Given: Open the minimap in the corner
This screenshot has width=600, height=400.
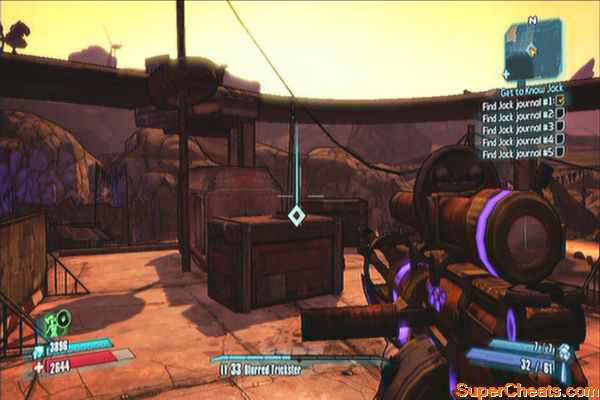Looking at the screenshot, I should [x=532, y=47].
